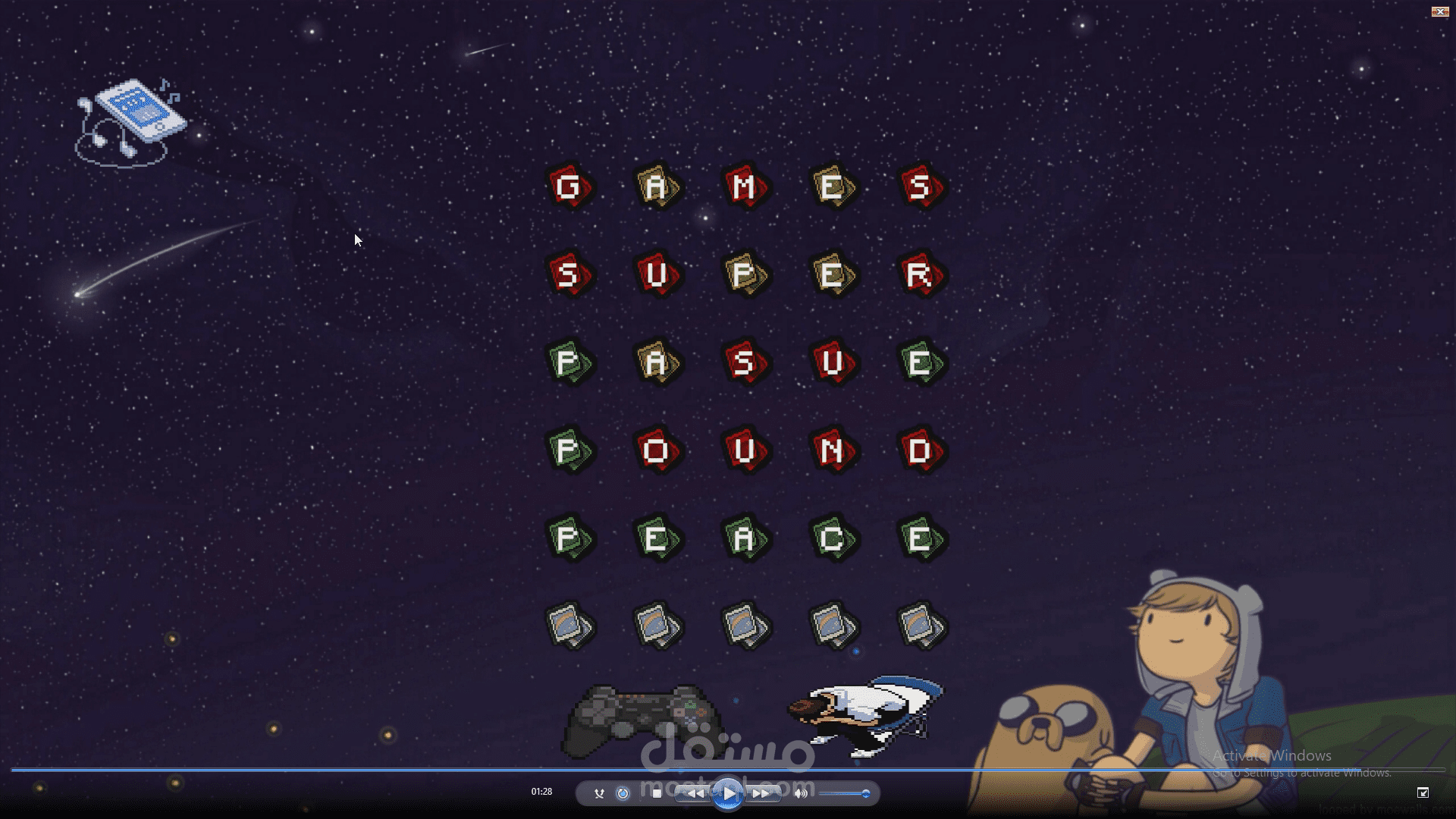
Task: Toggle repeat mode
Action: [x=623, y=793]
